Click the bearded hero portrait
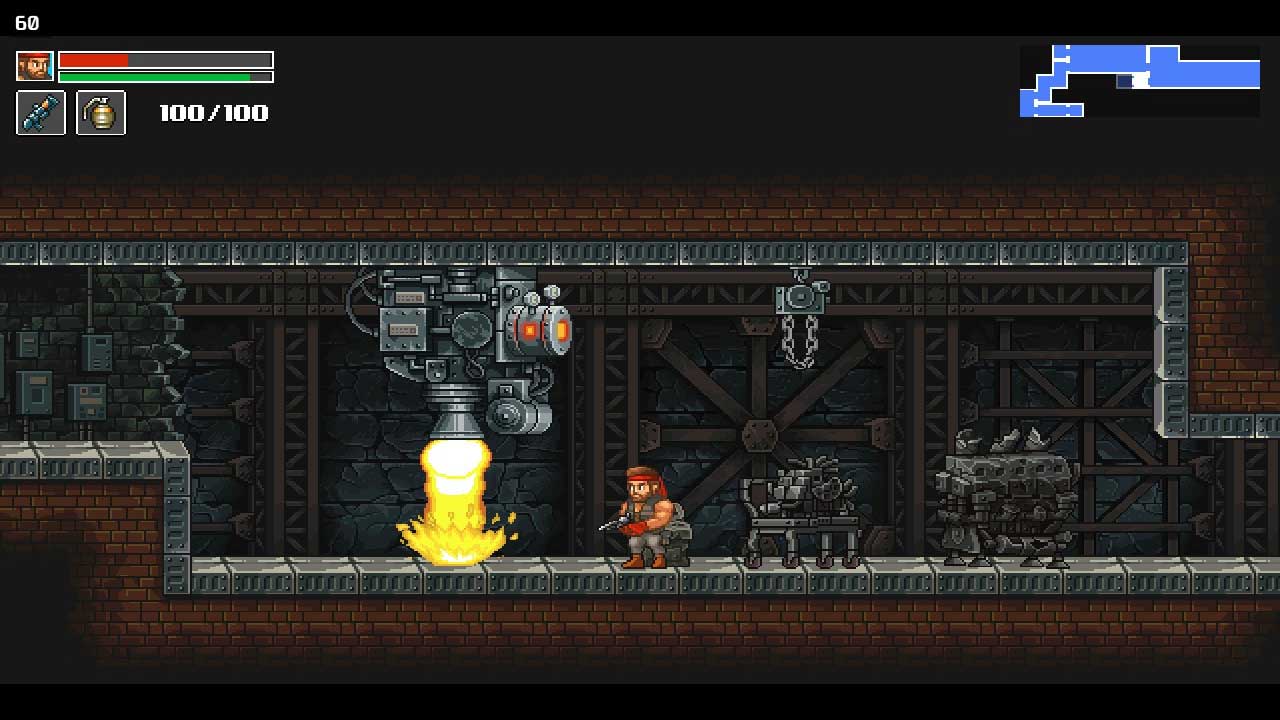Screen dimensions: 1280x720 [35, 66]
